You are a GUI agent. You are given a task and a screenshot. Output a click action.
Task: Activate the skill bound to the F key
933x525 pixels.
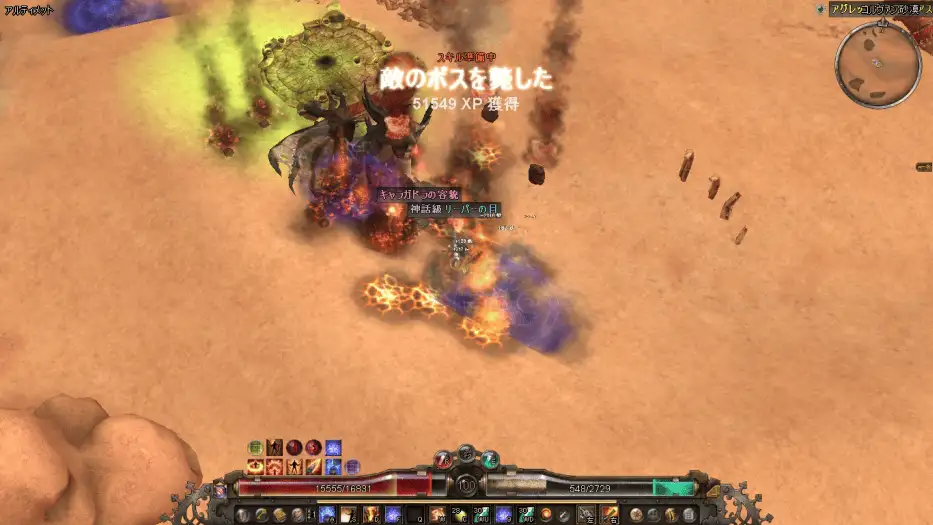click(393, 514)
